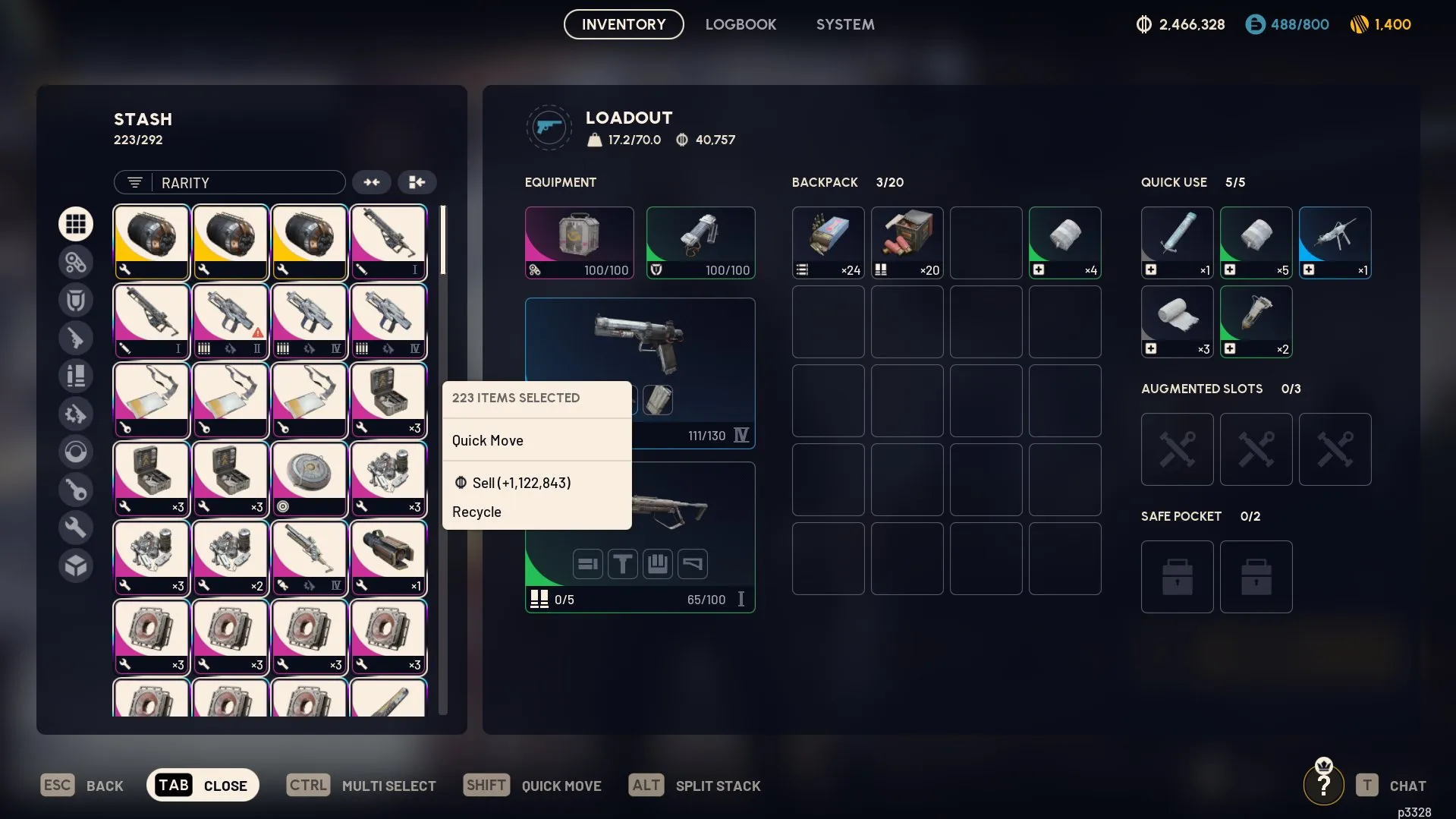
Task: Click the first safe pocket slot
Action: 1176,576
